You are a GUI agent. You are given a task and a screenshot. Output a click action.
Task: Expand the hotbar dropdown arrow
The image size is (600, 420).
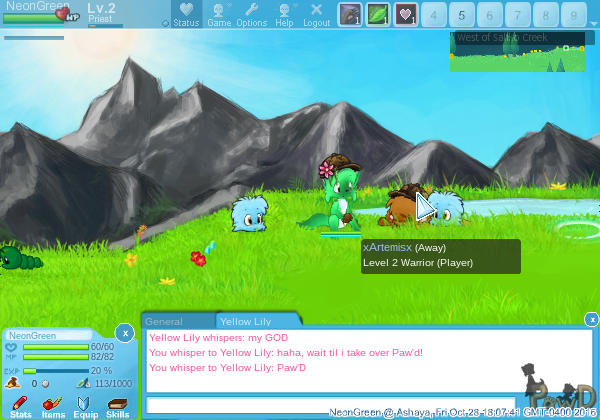(x=165, y=22)
